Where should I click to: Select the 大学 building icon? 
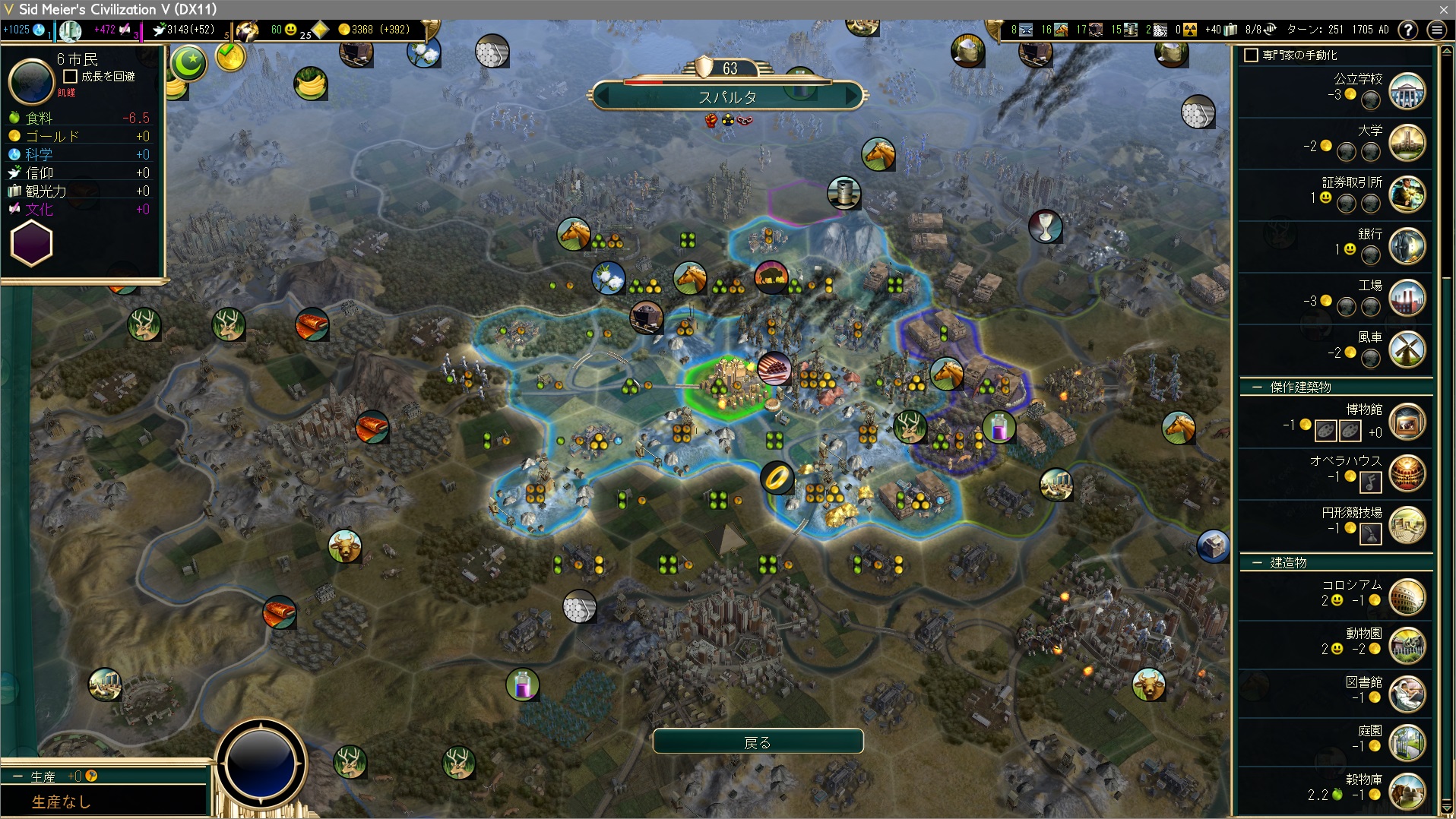[x=1407, y=143]
